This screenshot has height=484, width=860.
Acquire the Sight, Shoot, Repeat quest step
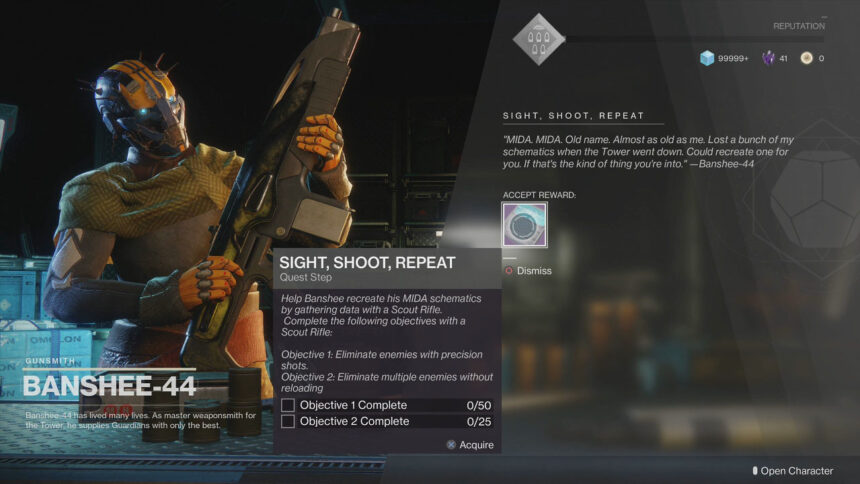click(470, 445)
